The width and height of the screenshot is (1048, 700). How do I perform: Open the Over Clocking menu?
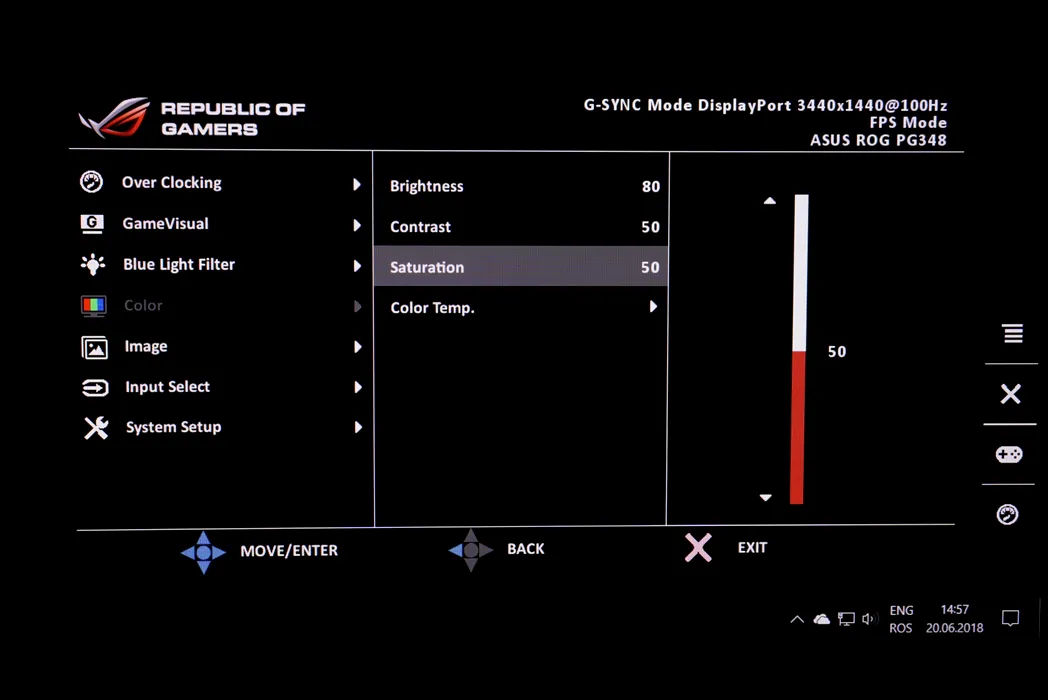point(171,183)
